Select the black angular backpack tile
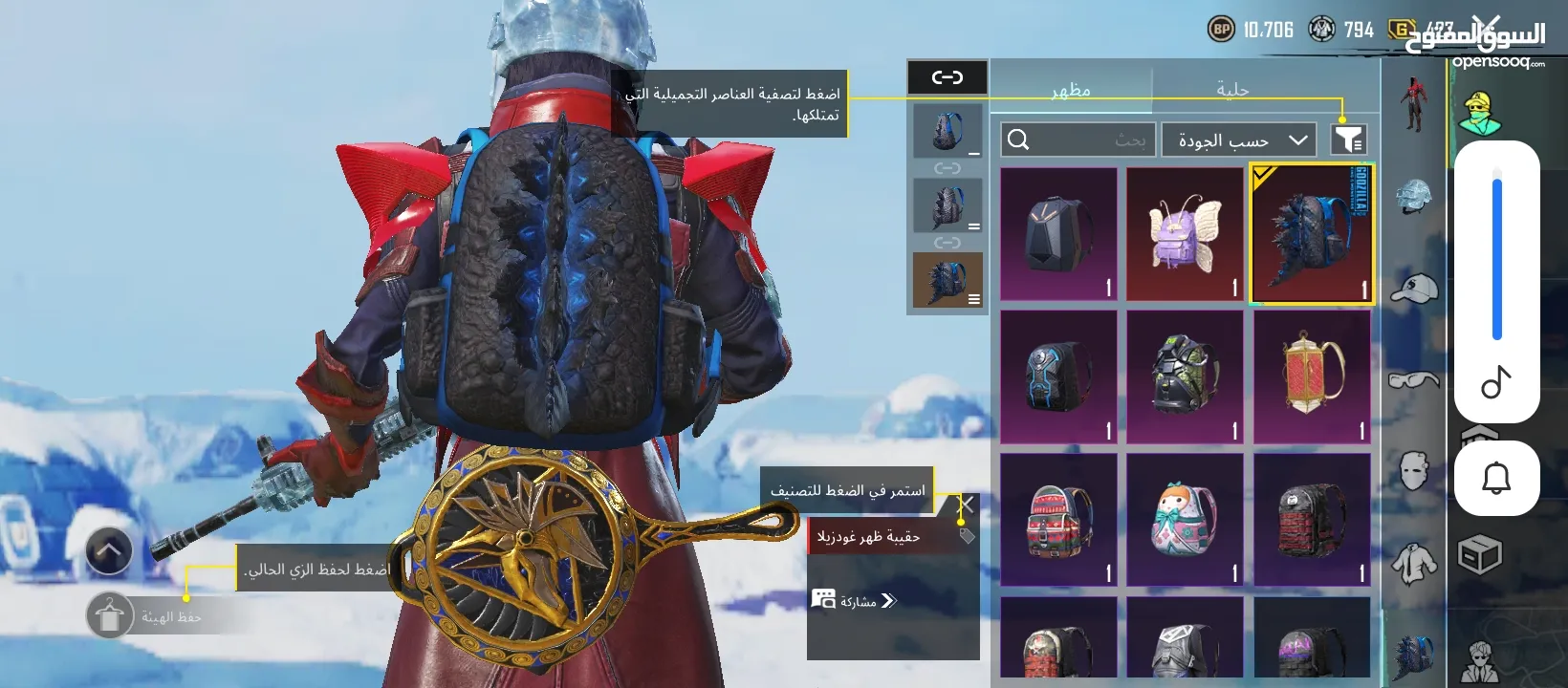This screenshot has width=1568, height=688. pyautogui.click(x=1058, y=235)
